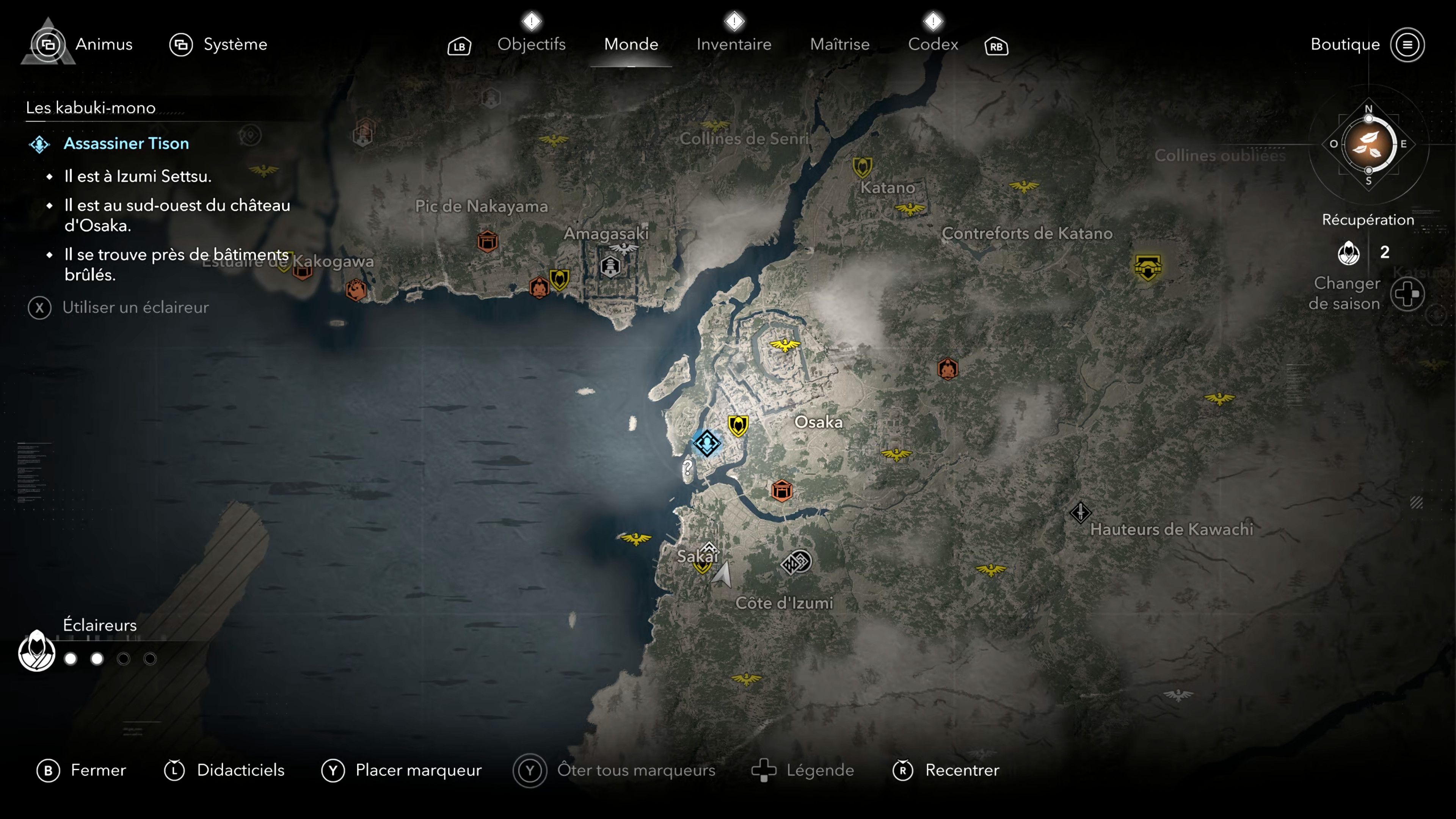Select the Maîtrise tab
1456x819 pixels.
(839, 44)
